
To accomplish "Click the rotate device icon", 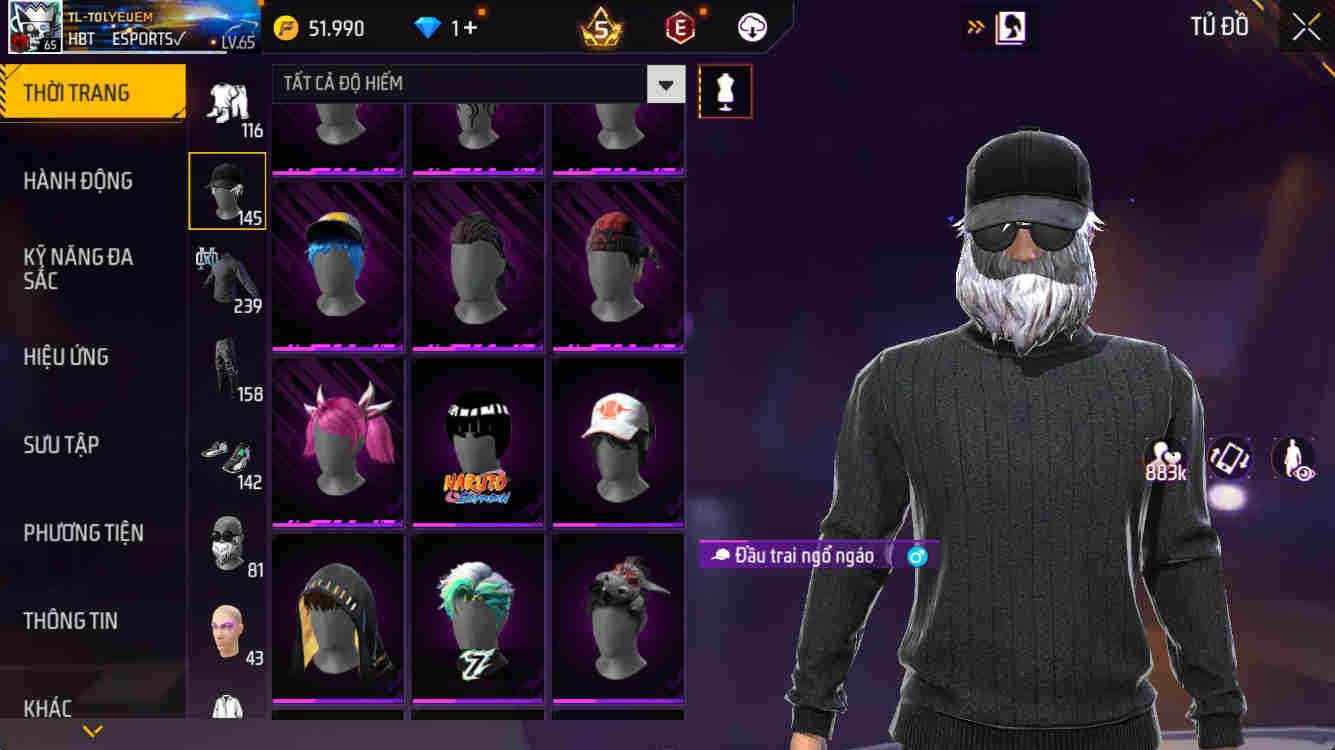I will (1228, 460).
